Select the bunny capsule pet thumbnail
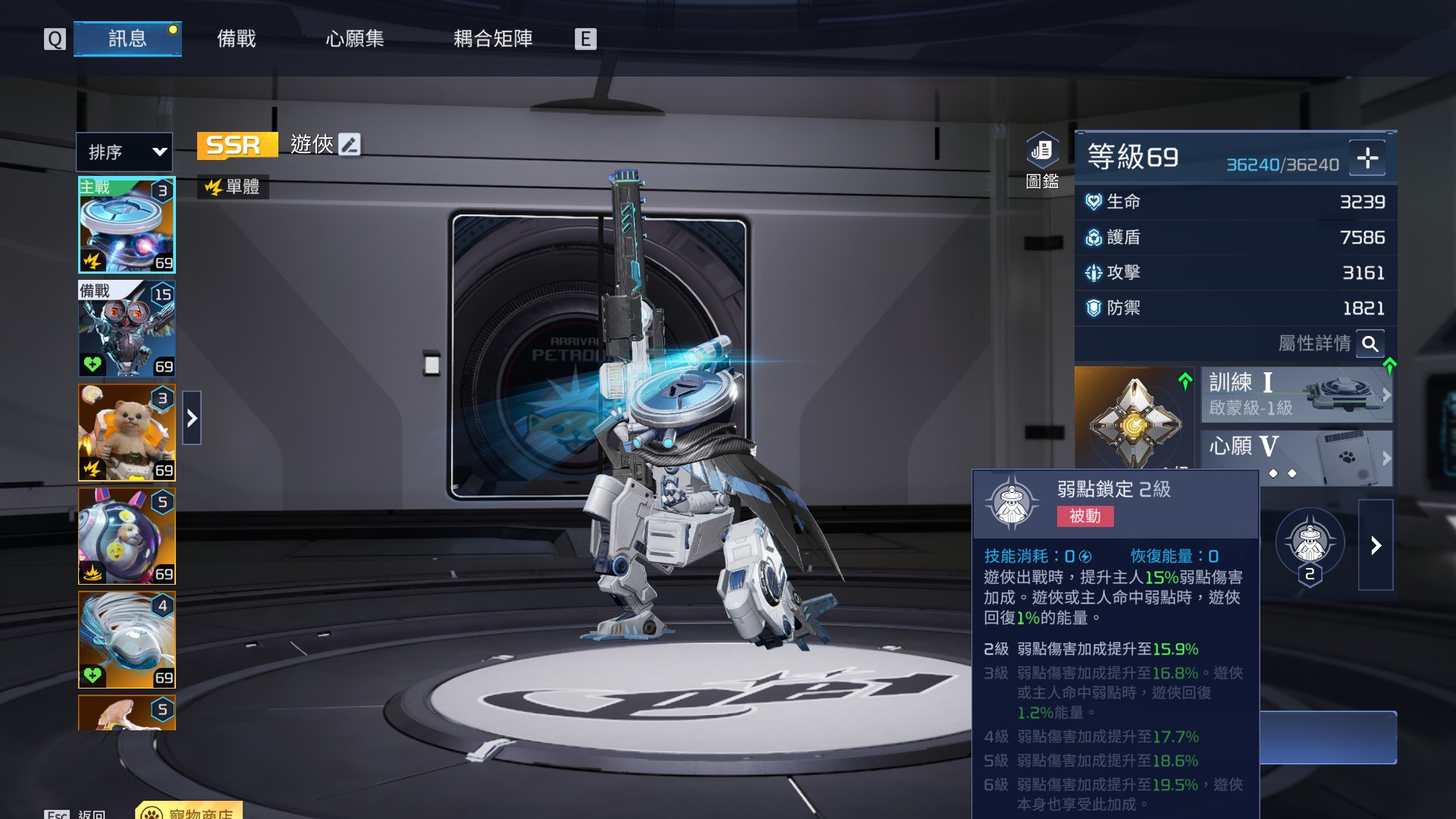This screenshot has width=1456, height=819. click(x=127, y=536)
